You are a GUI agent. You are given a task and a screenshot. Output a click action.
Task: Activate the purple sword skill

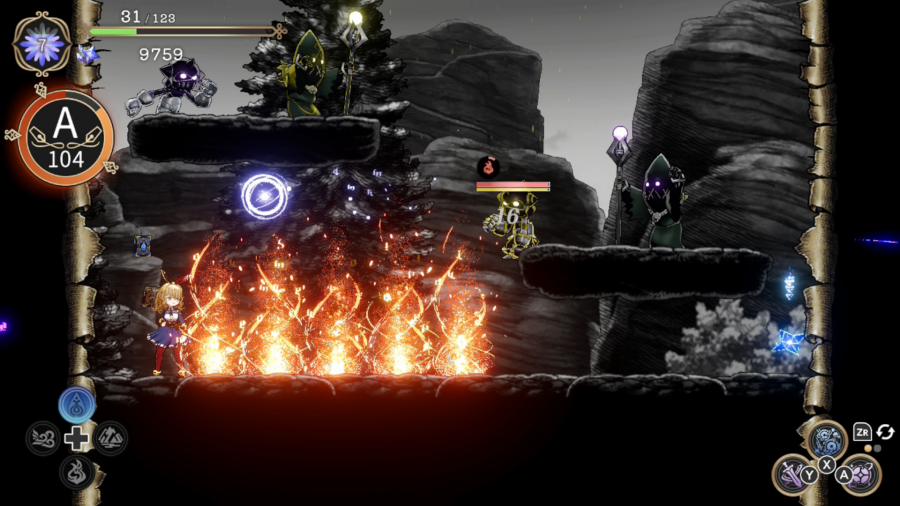794,473
